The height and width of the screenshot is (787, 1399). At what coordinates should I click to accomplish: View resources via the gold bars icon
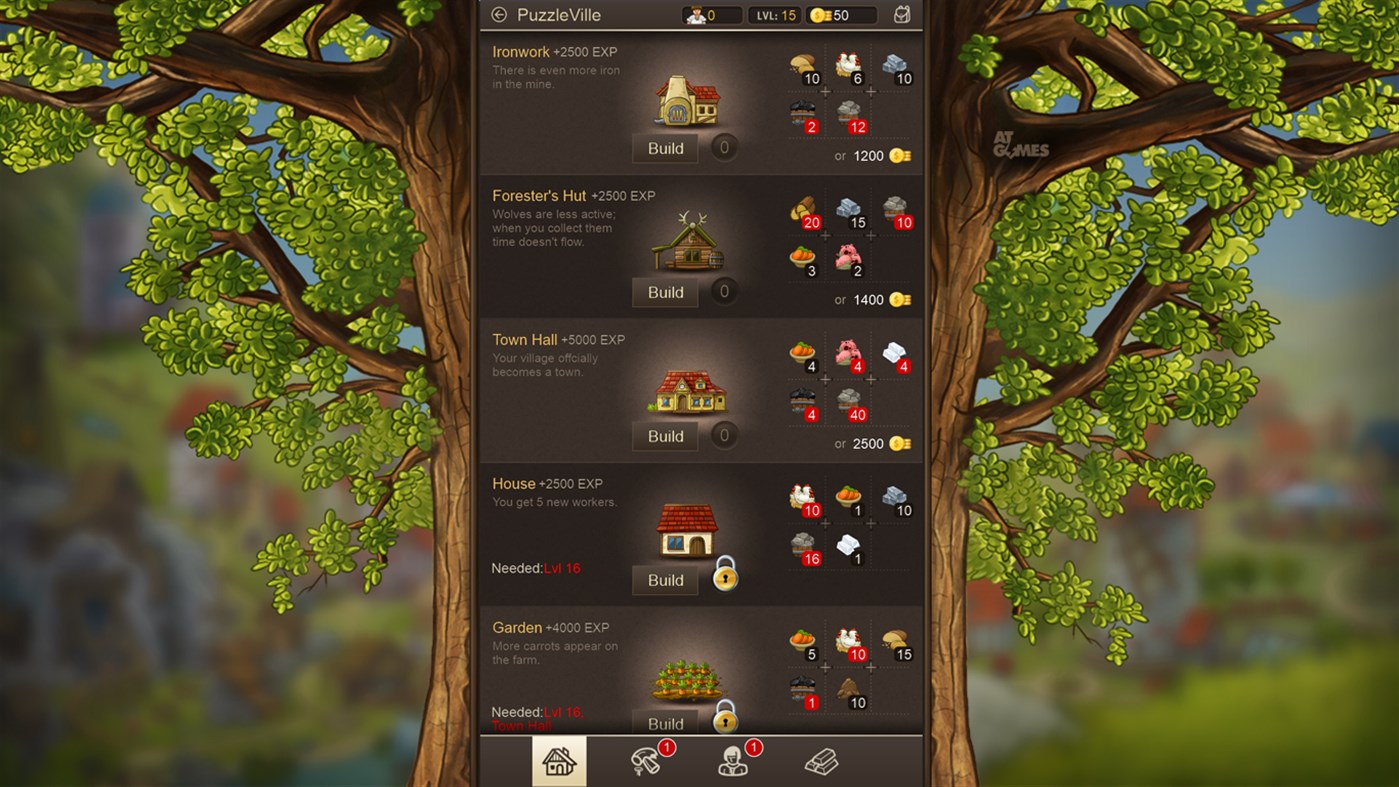coord(822,762)
